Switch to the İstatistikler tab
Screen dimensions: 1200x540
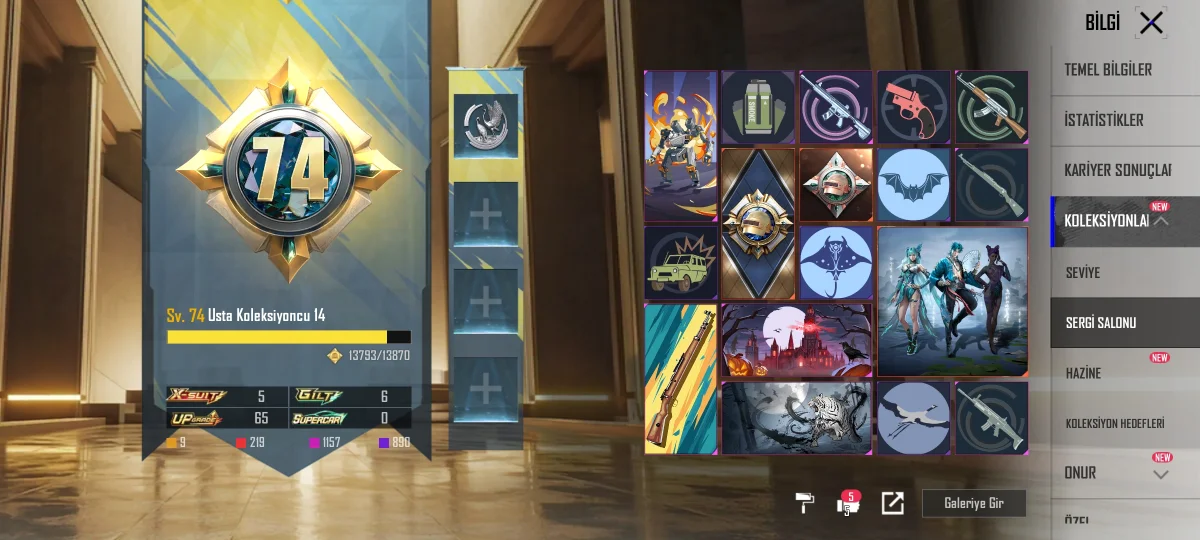[1104, 120]
